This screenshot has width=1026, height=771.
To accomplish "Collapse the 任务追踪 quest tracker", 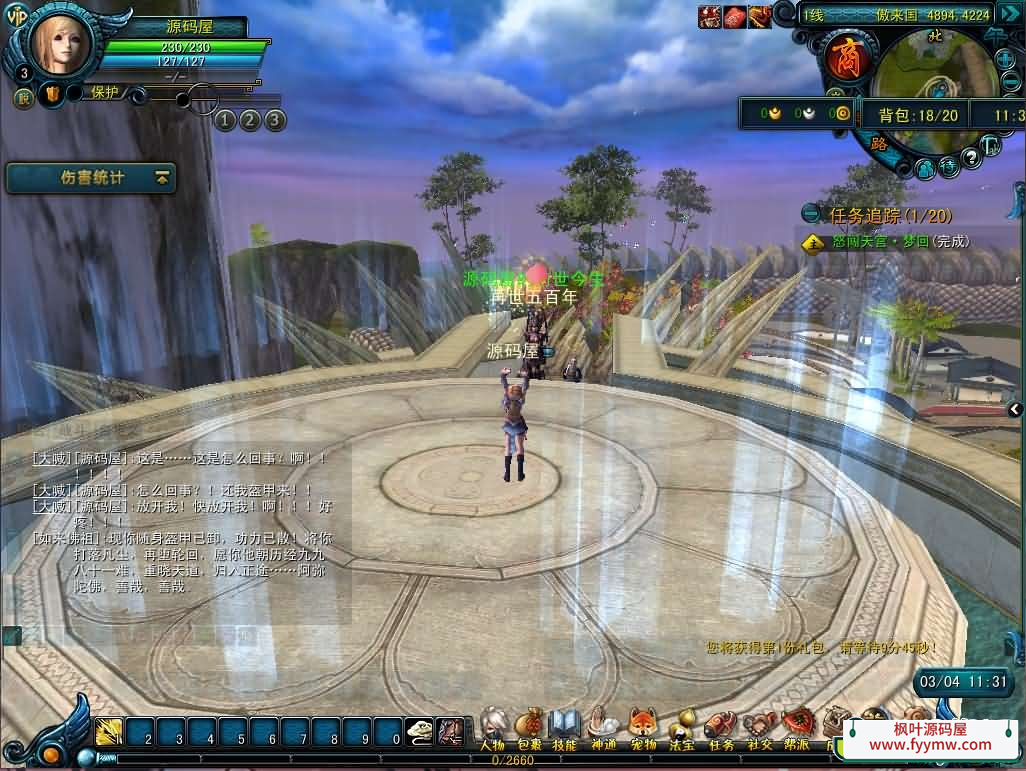I will [811, 214].
